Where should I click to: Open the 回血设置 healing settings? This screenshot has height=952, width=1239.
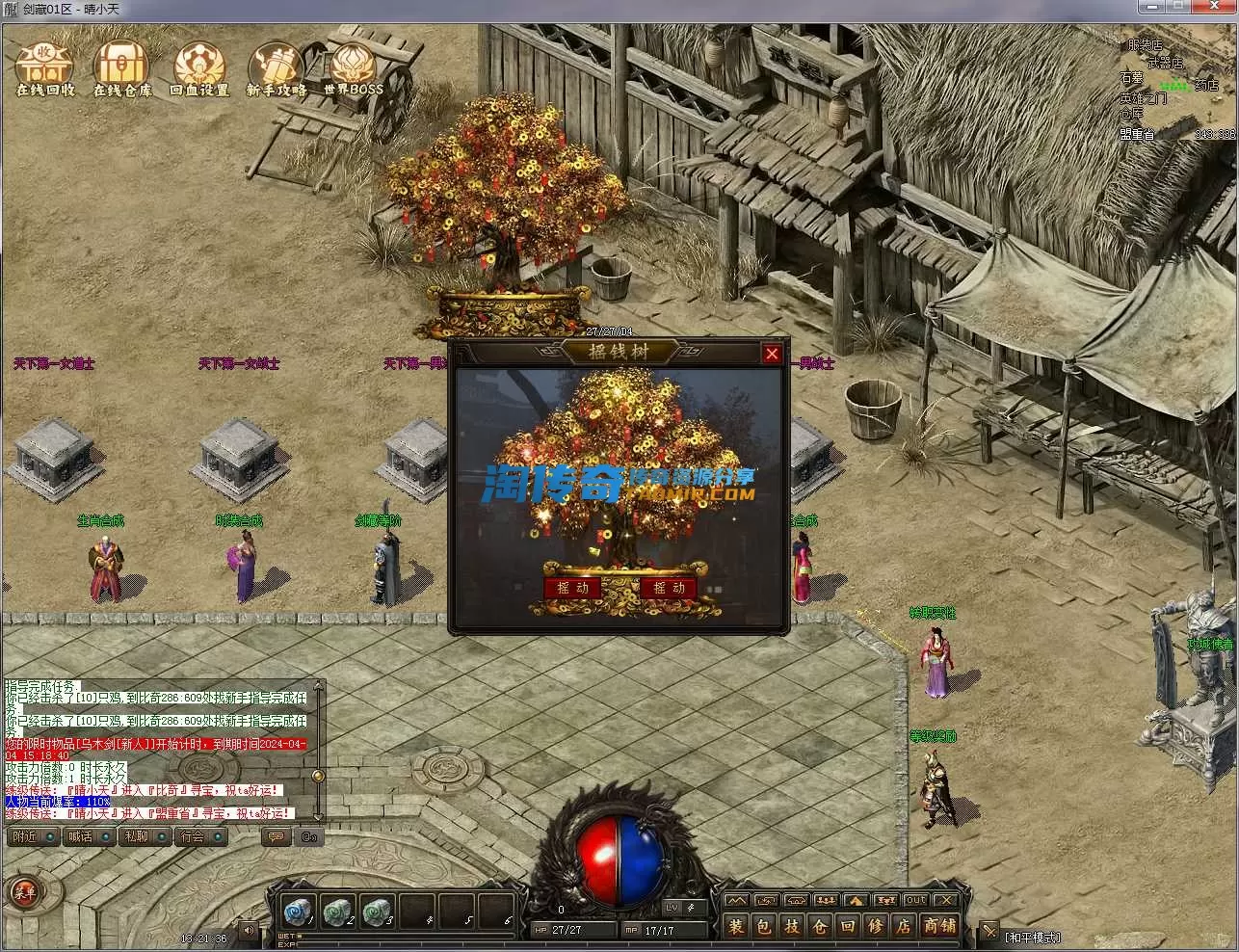(x=199, y=67)
